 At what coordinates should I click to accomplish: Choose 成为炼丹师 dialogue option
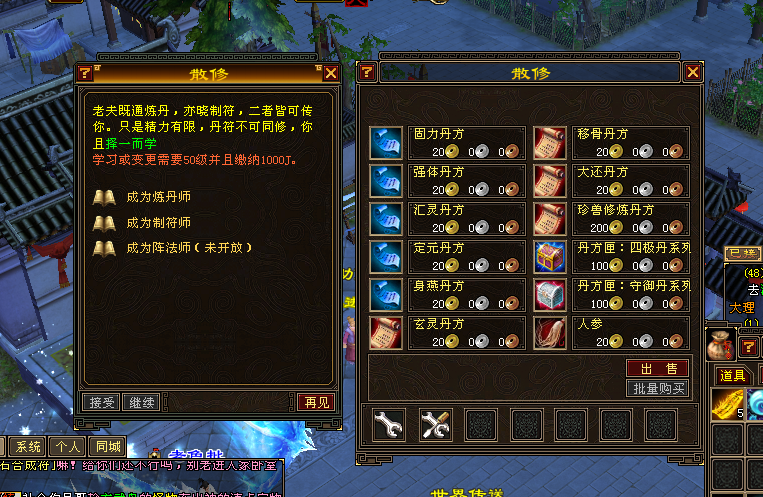coord(158,198)
